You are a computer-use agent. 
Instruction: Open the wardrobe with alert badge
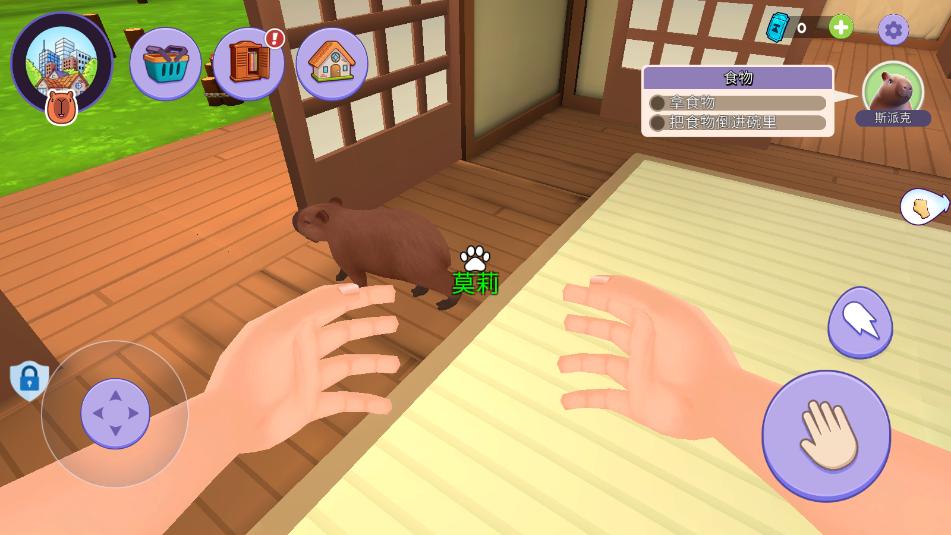pyautogui.click(x=248, y=63)
